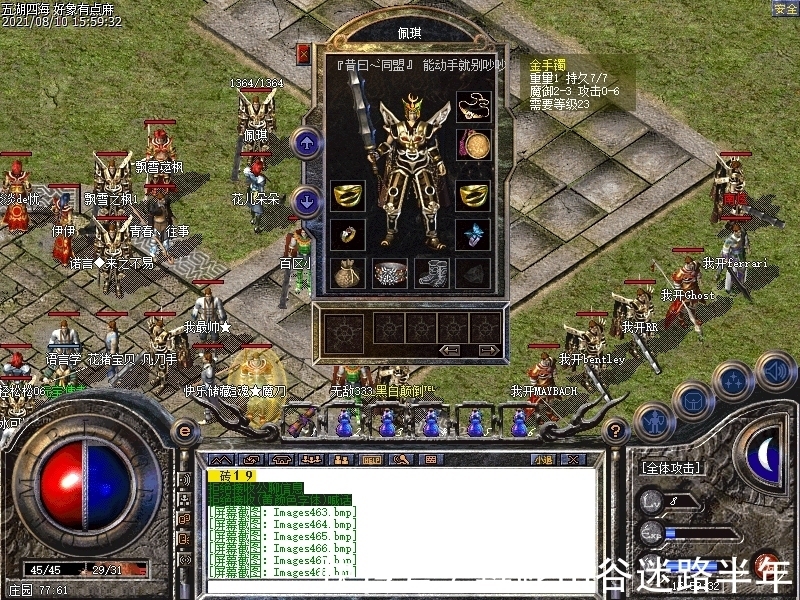Open help with the question mark button
This screenshot has height=600, width=800.
pyautogui.click(x=617, y=431)
